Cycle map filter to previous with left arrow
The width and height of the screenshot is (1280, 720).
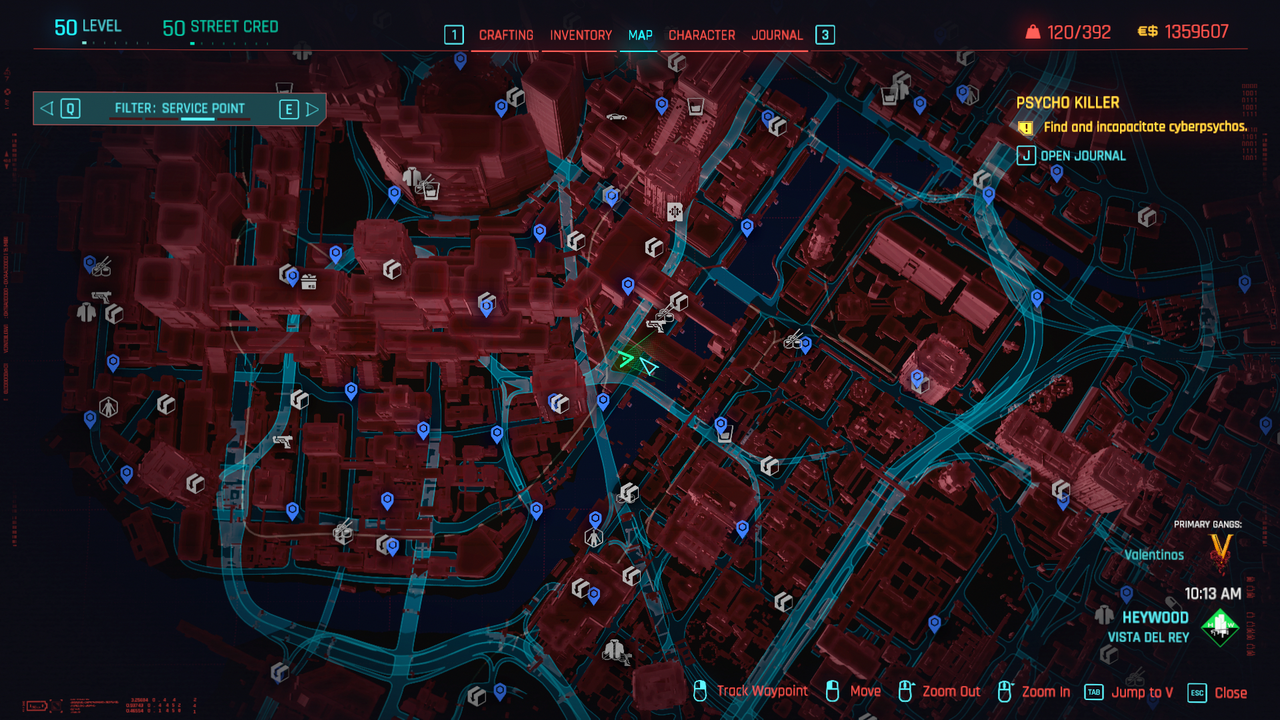point(47,108)
